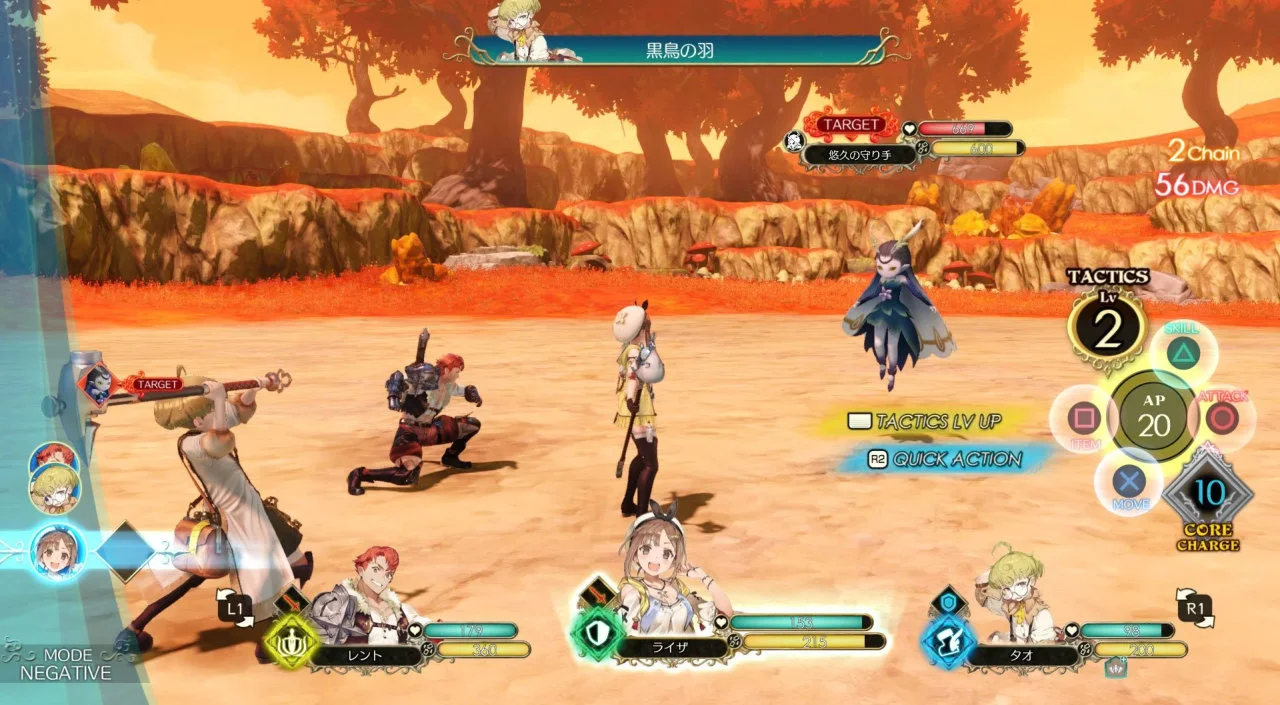Click Ryza's green shield role emblem

click(x=597, y=636)
